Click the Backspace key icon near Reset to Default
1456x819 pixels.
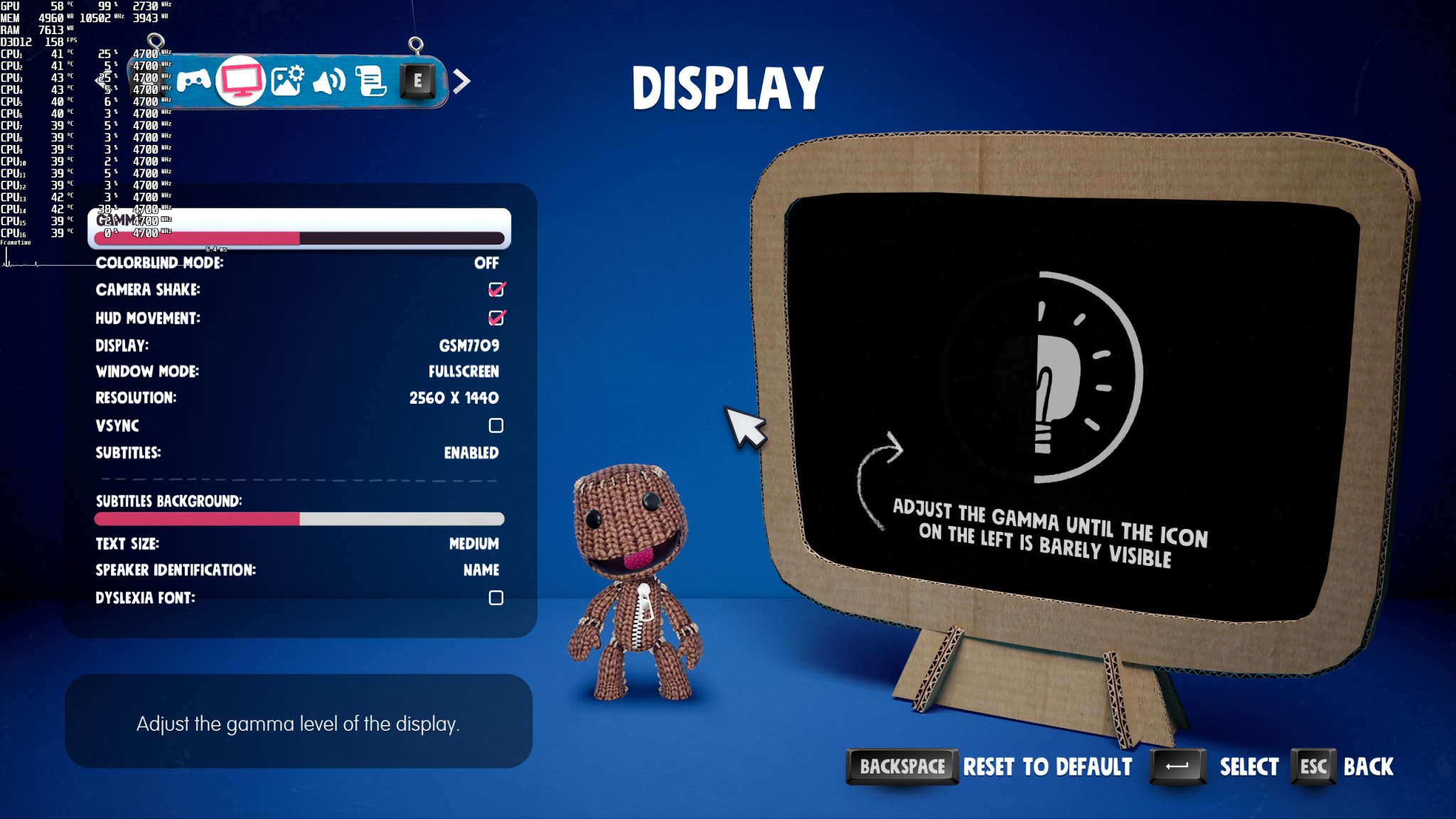point(901,767)
